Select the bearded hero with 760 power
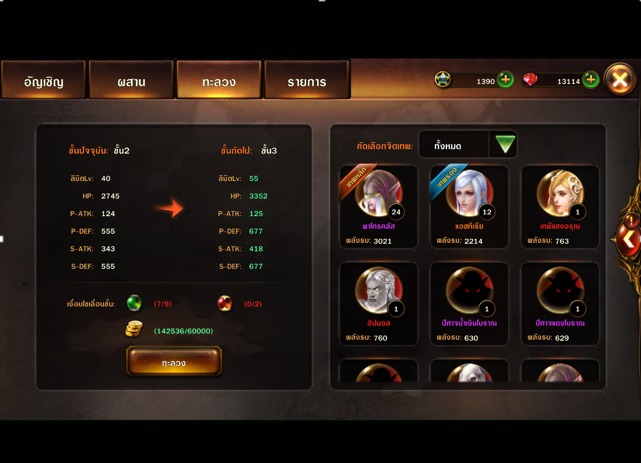The image size is (641, 463). click(x=379, y=303)
